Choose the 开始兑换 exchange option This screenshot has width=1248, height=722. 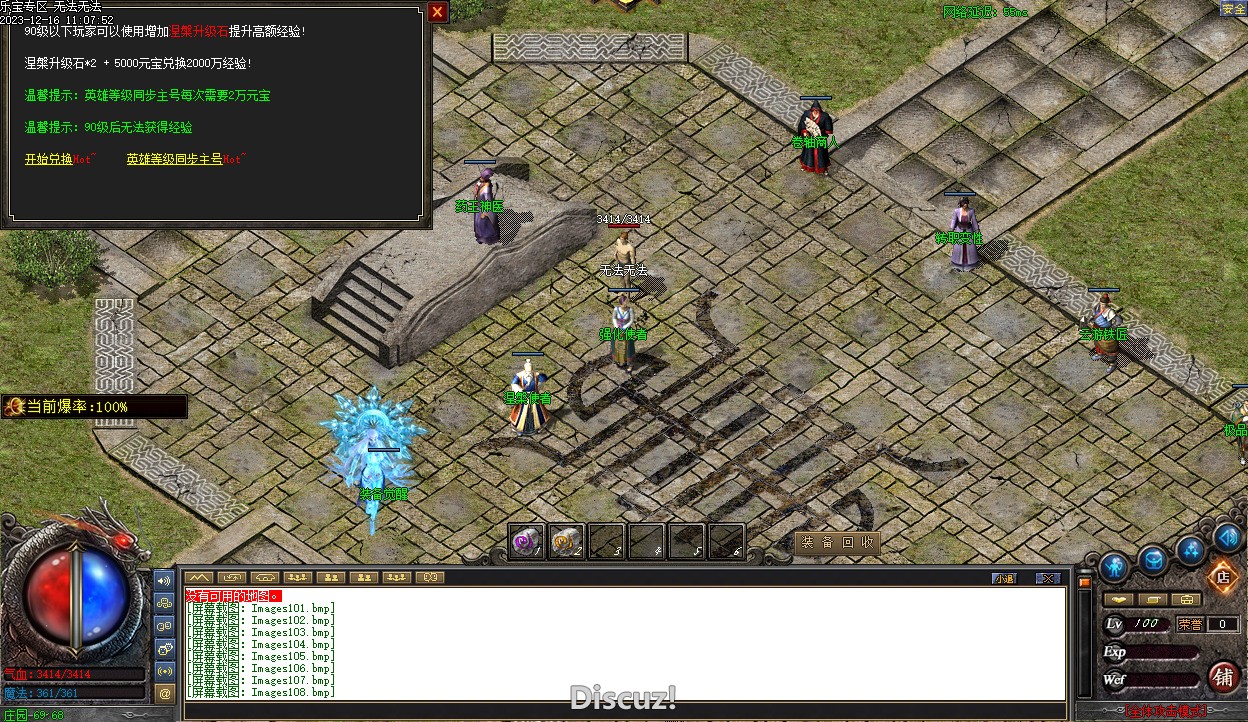[x=49, y=159]
